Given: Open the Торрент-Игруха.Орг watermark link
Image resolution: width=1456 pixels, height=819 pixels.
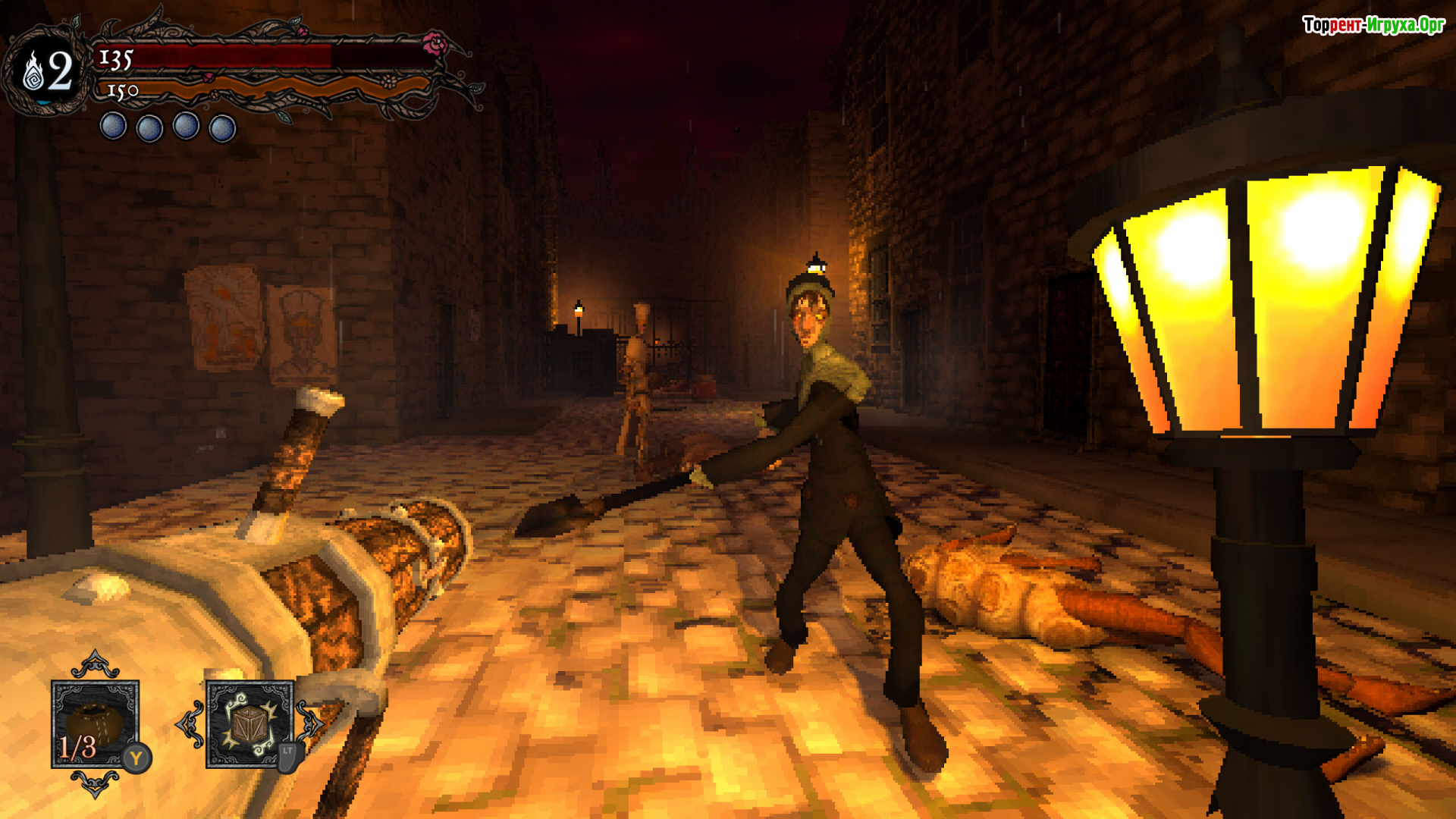Looking at the screenshot, I should point(1373,25).
